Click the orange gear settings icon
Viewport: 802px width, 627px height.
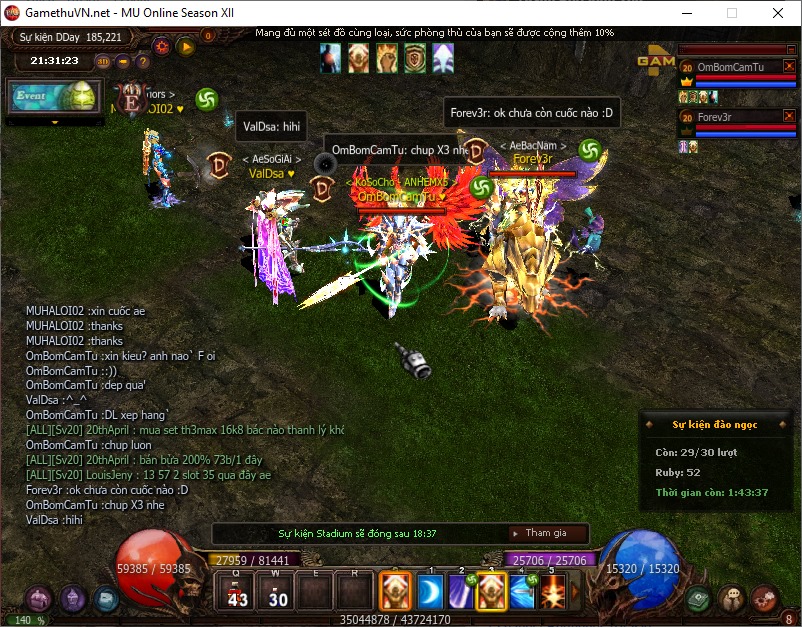pos(162,45)
